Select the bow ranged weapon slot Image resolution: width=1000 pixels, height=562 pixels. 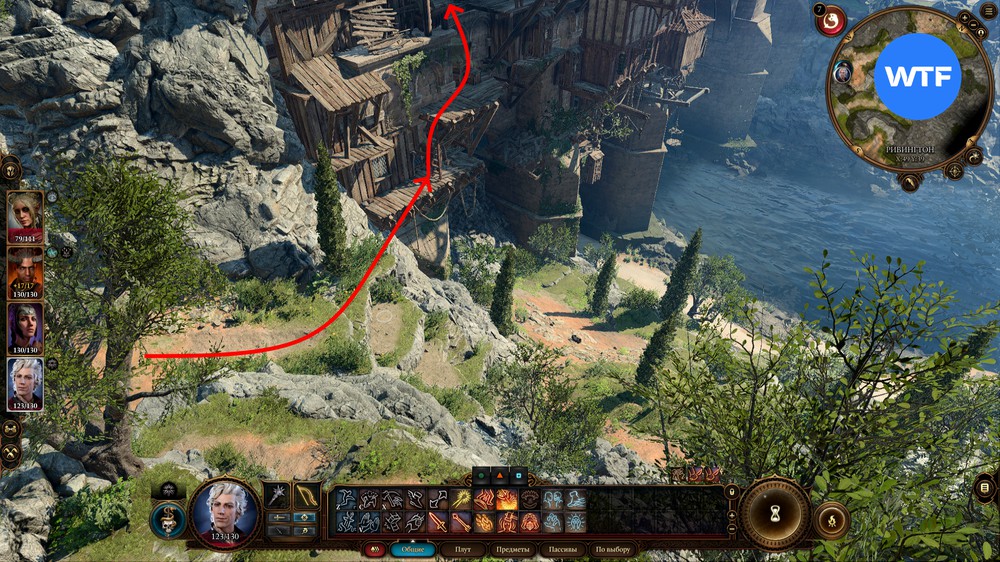coord(307,495)
